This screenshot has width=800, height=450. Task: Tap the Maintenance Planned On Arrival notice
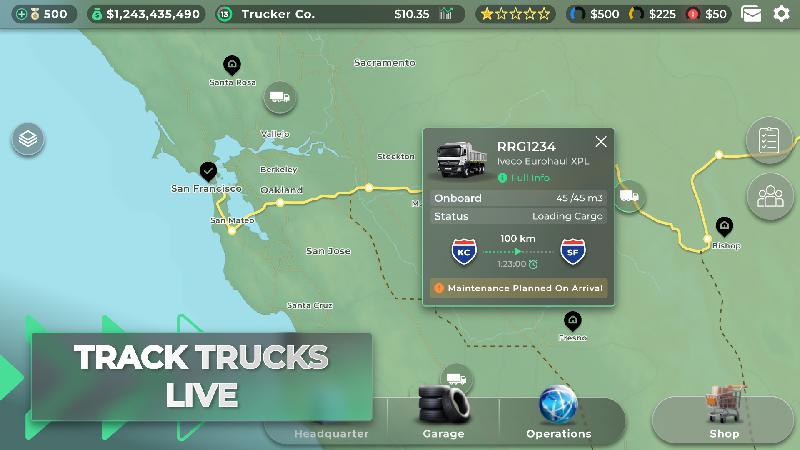518,287
